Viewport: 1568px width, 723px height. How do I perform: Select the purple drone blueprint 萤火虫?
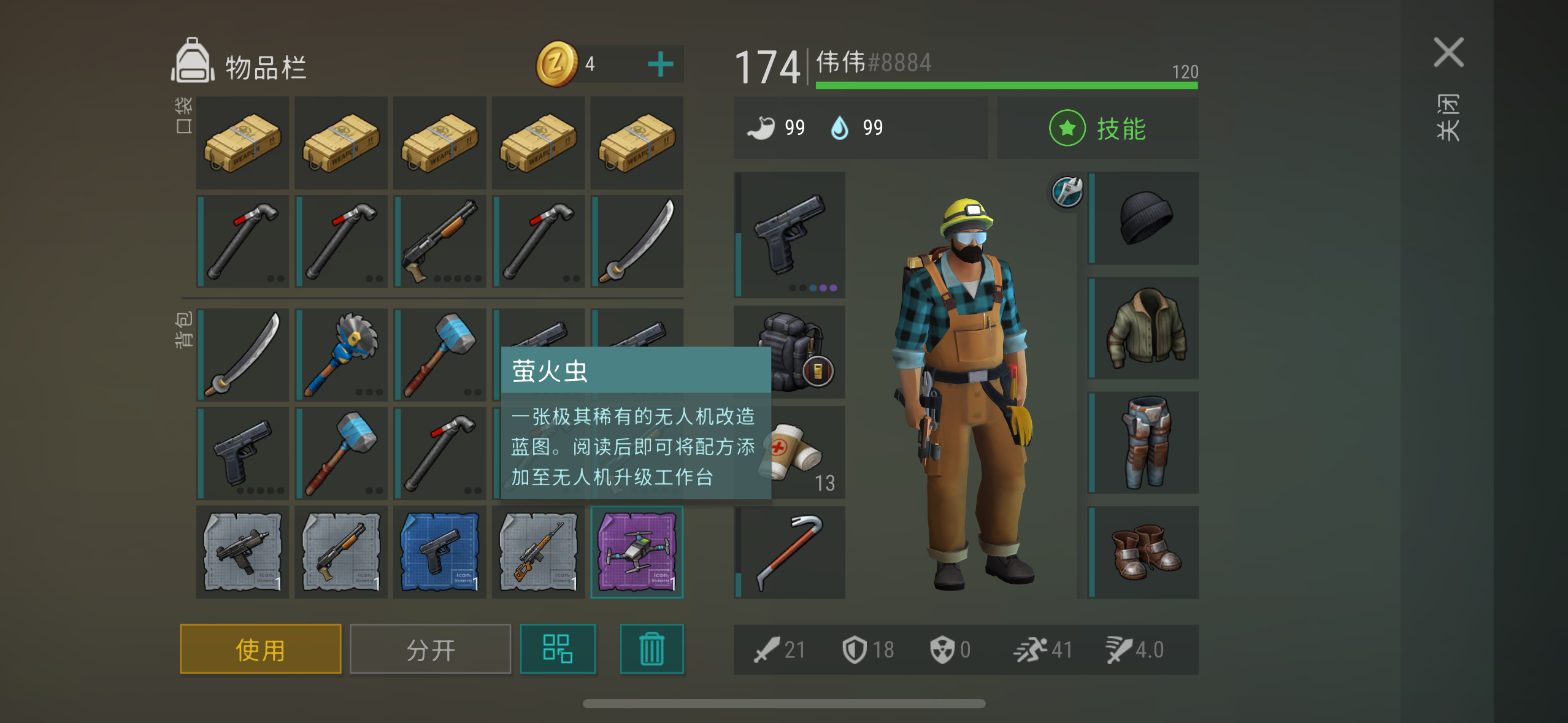point(637,552)
